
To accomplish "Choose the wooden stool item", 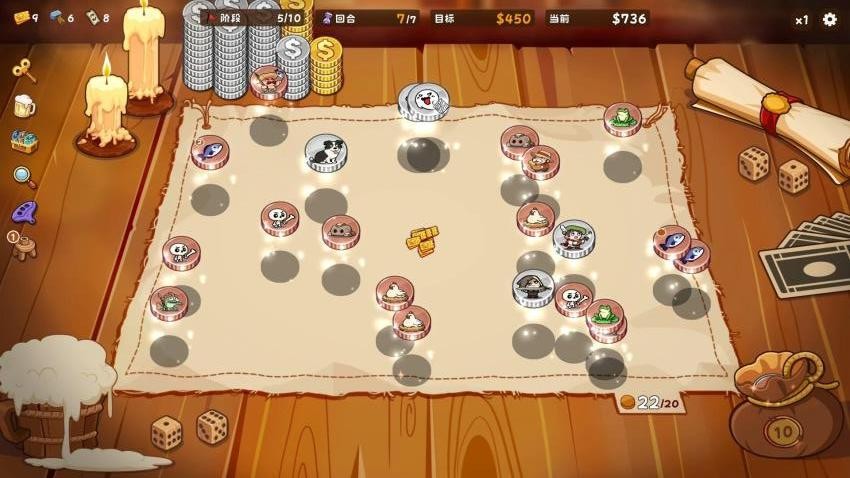I will click(25, 246).
